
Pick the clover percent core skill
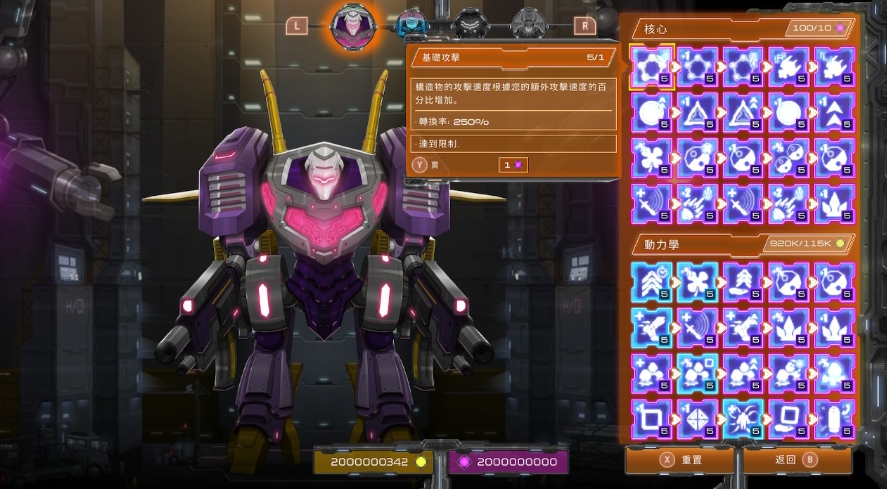[x=651, y=158]
